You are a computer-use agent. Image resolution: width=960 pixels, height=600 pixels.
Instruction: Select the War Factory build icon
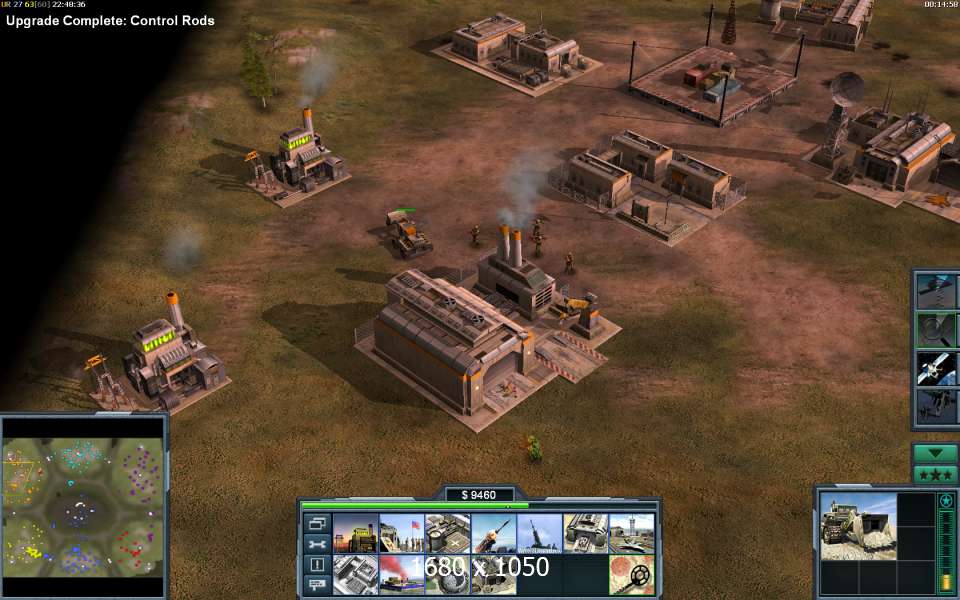pos(585,533)
